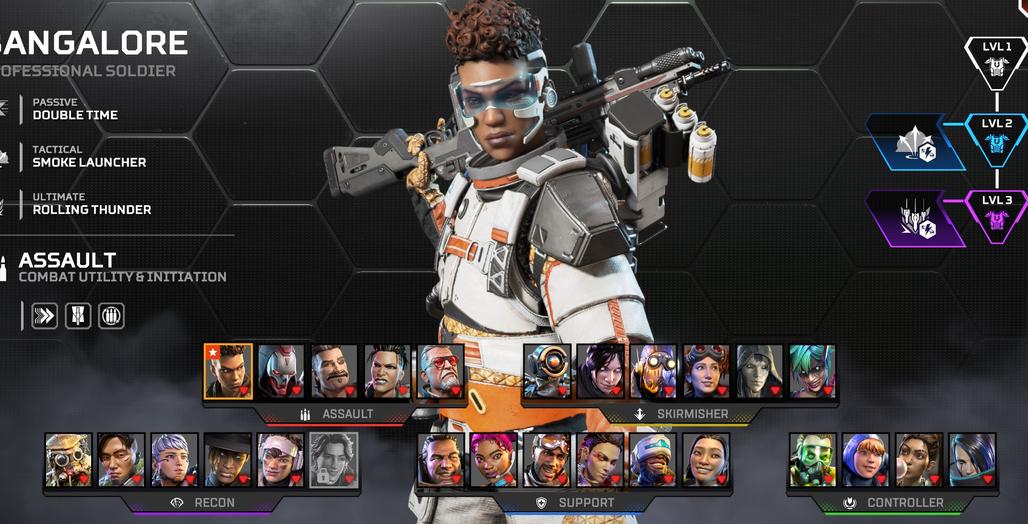This screenshot has height=524, width=1028.
Task: Pick Octane from the Skirmisher row
Action: tap(654, 371)
